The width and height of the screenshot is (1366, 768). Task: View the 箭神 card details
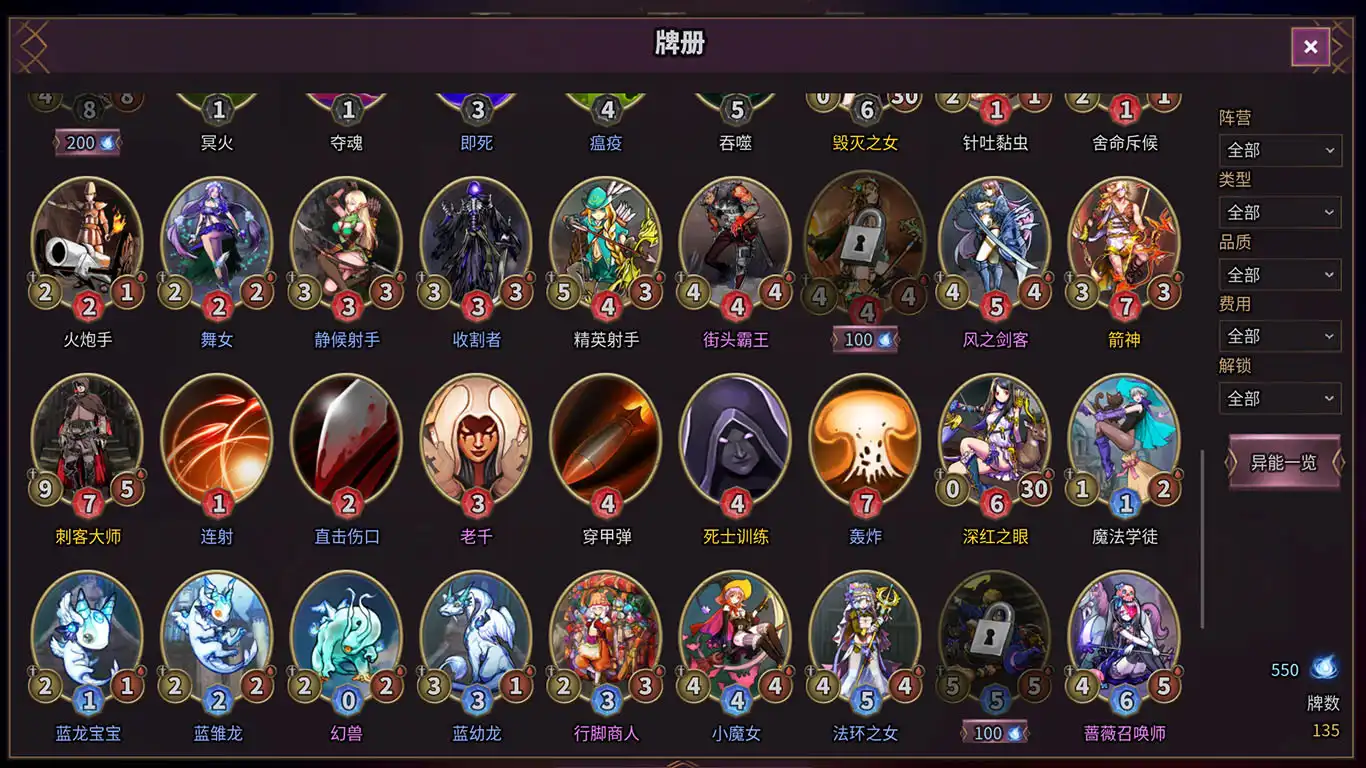click(x=1124, y=240)
